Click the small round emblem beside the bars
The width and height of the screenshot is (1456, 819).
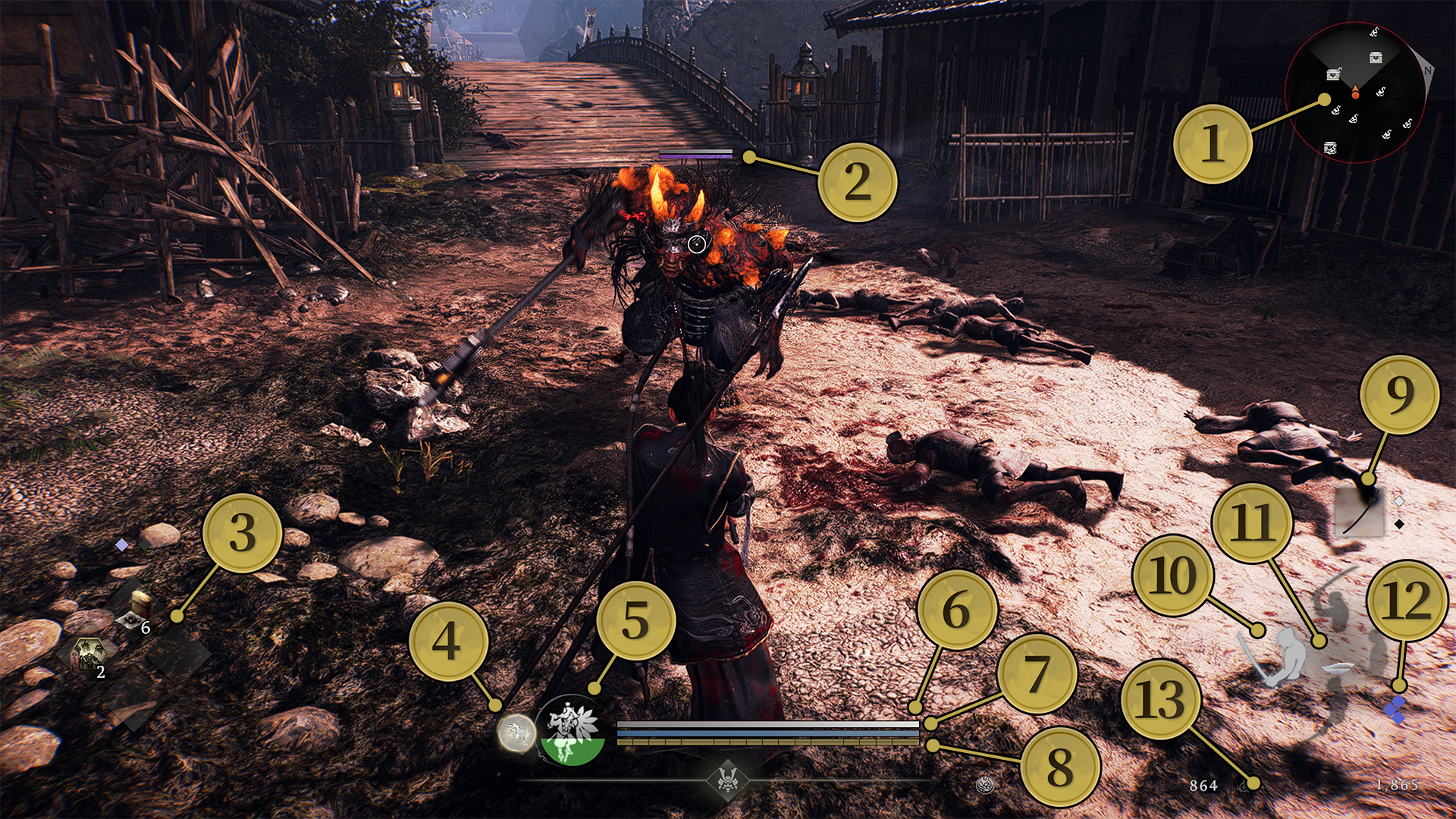click(985, 785)
